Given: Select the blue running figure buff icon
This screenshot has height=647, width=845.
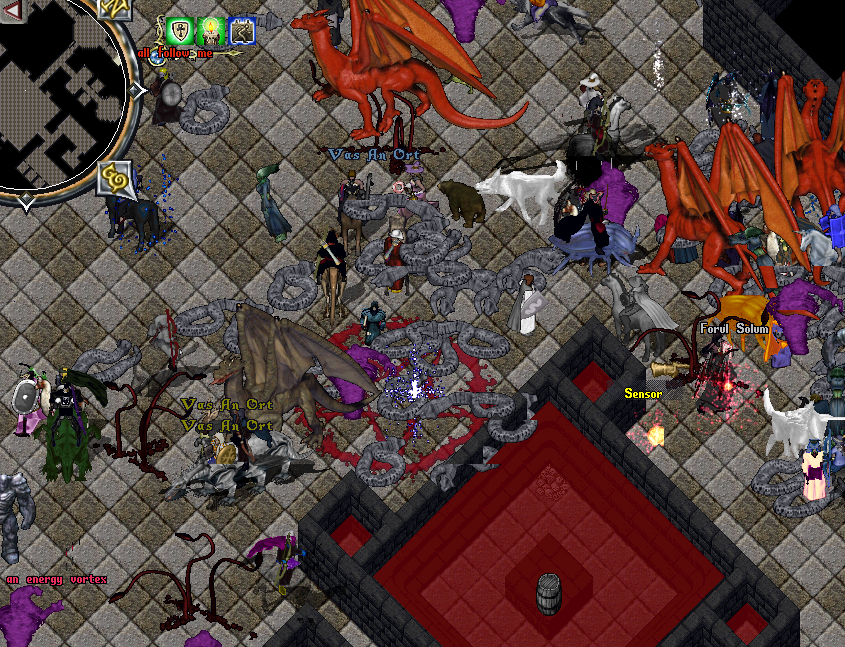Looking at the screenshot, I should [x=241, y=31].
